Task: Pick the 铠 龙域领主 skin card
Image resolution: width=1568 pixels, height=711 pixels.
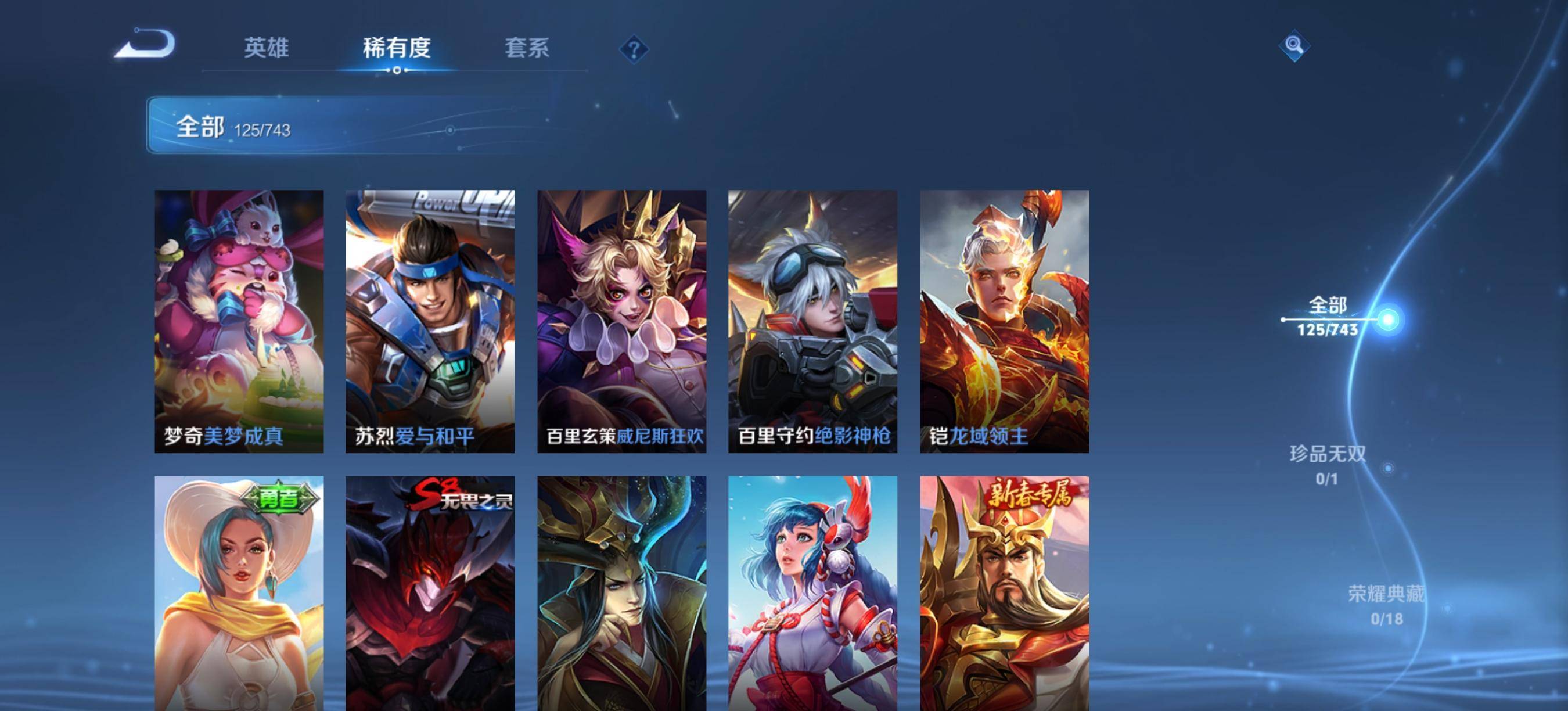Action: click(1004, 321)
